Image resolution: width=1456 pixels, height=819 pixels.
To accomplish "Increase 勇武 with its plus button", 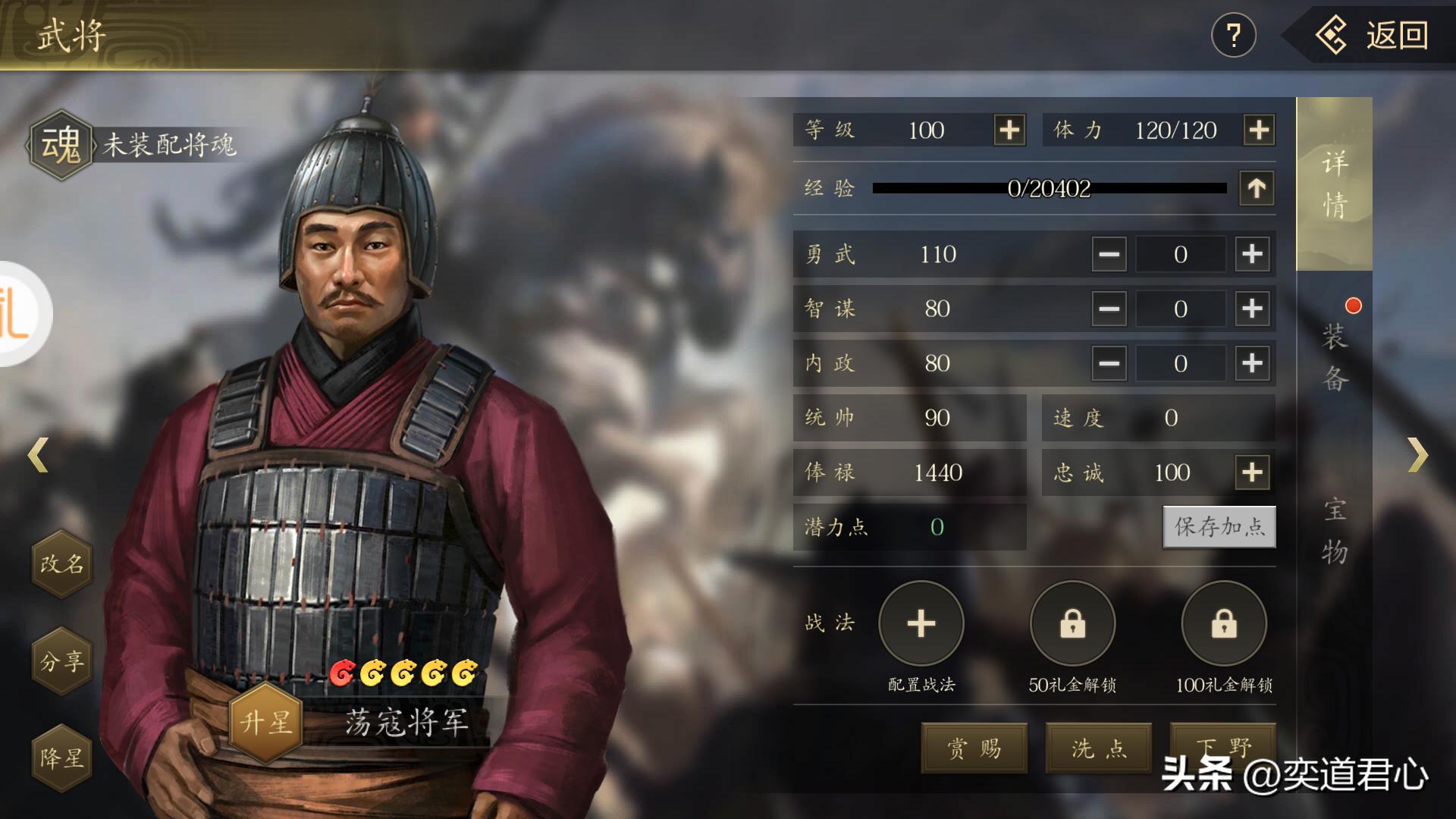I will pos(1251,254).
